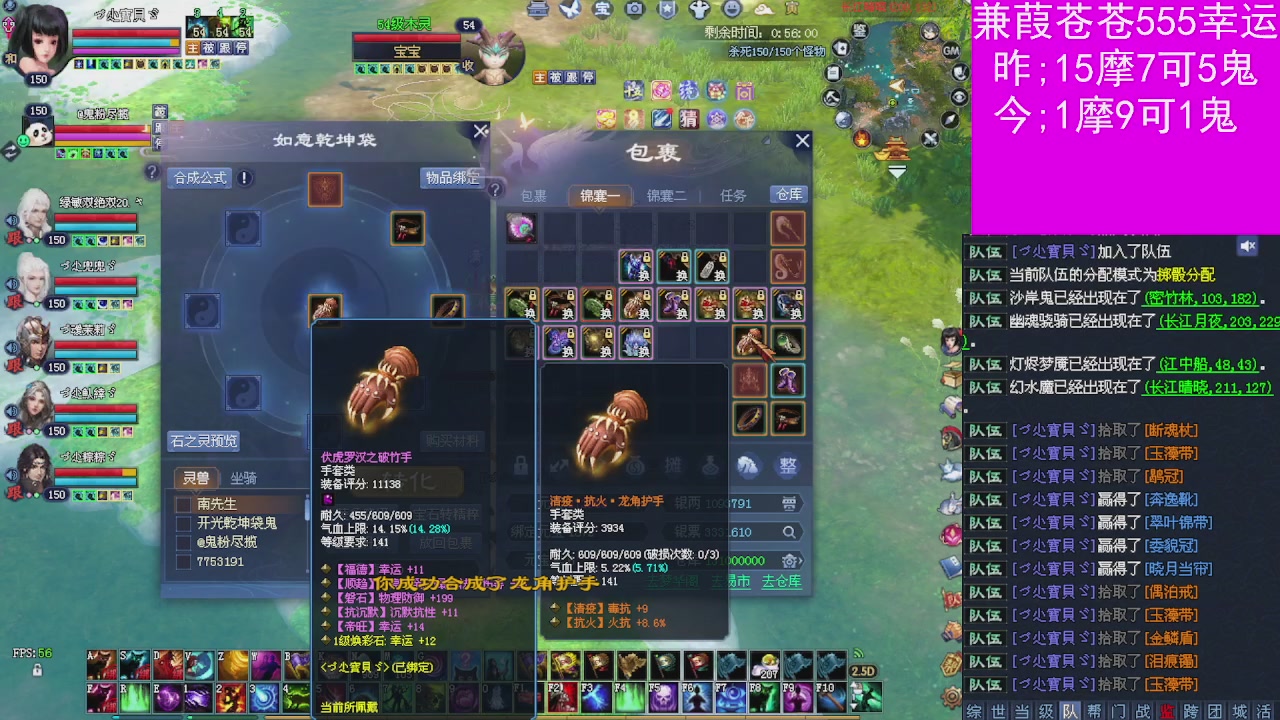The height and width of the screenshot is (720, 1280).
Task: Open the search magnifier icon in the bag panel
Action: [789, 529]
